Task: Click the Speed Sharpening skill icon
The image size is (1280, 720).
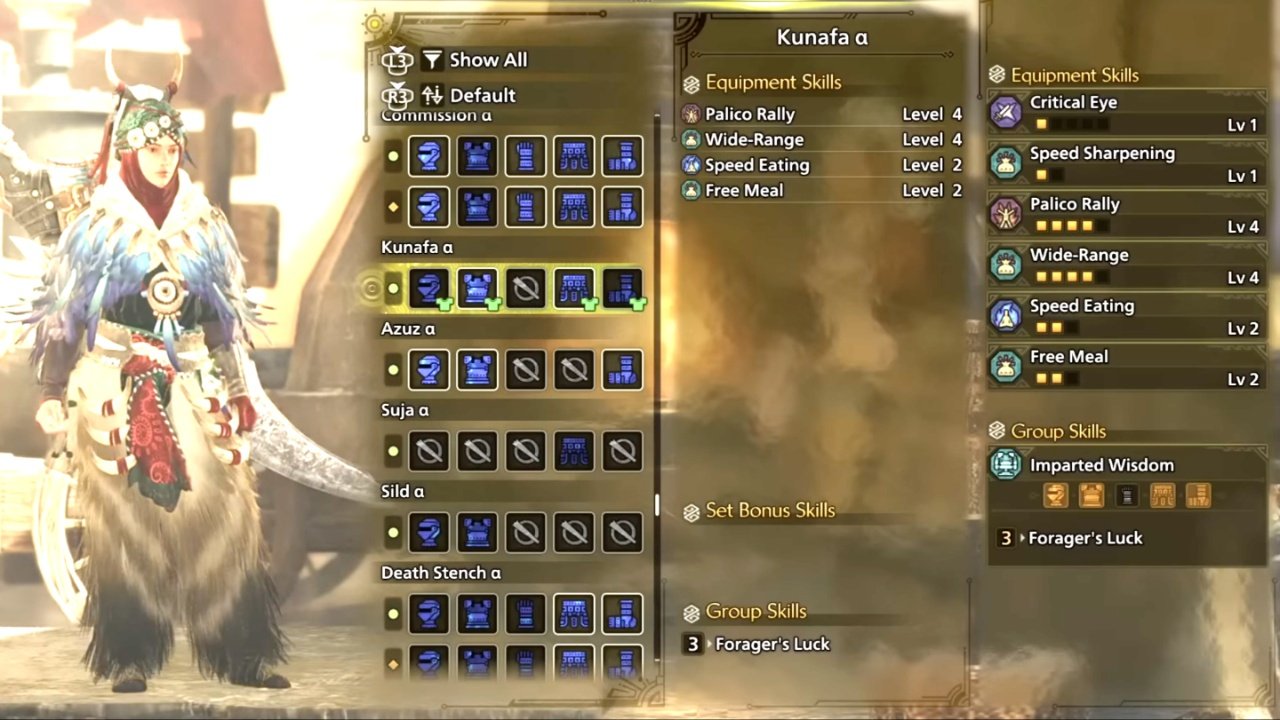Action: [x=1005, y=163]
